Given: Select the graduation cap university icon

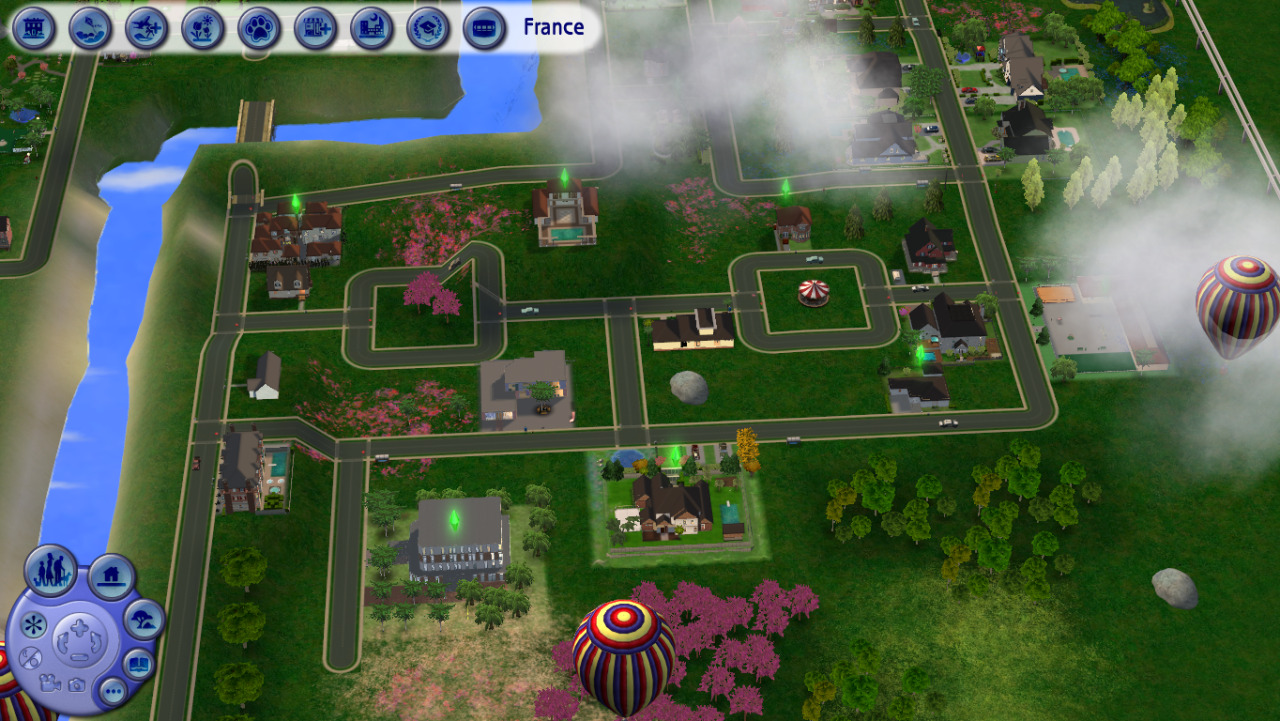Looking at the screenshot, I should pos(428,28).
